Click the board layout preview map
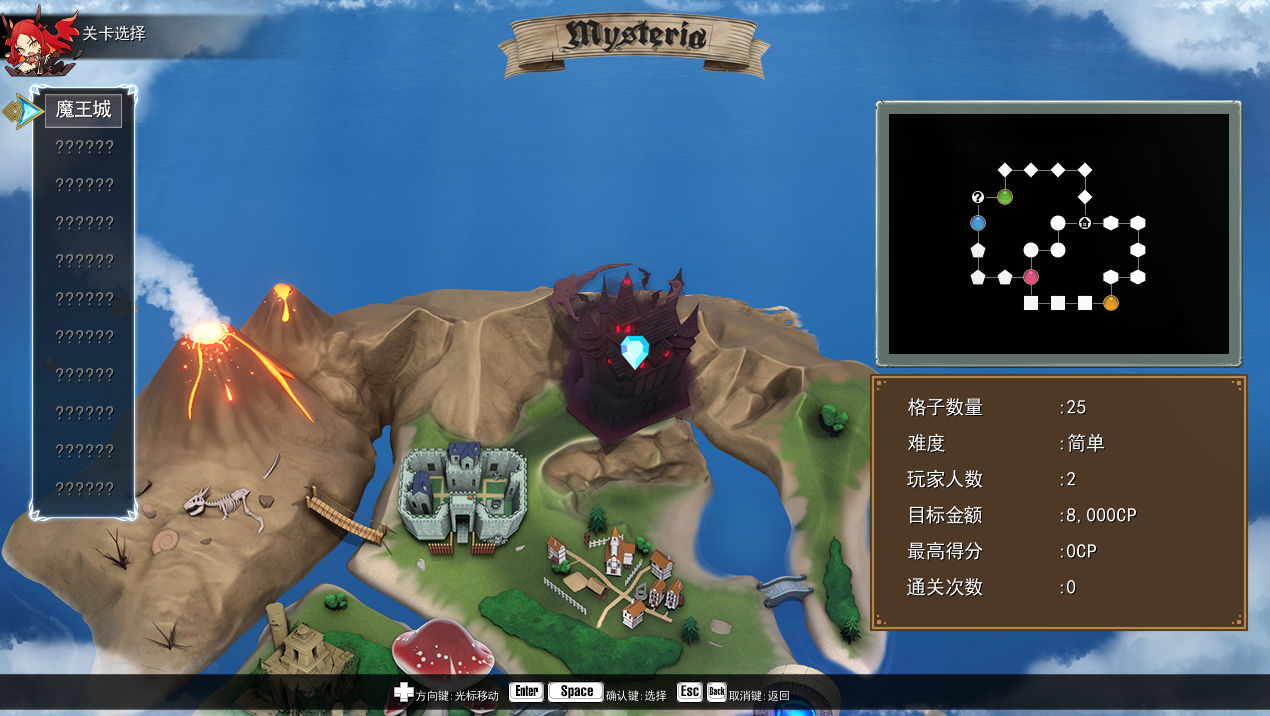 1058,234
